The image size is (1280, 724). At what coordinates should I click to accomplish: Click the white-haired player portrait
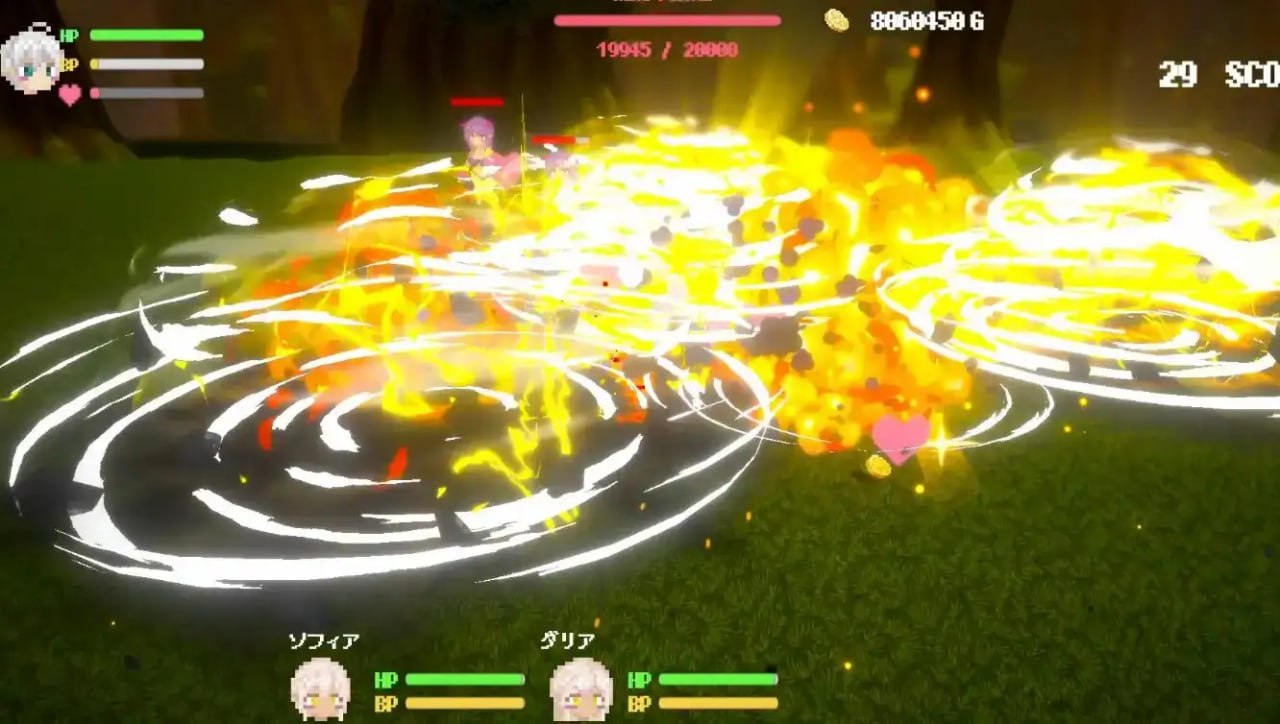point(31,60)
